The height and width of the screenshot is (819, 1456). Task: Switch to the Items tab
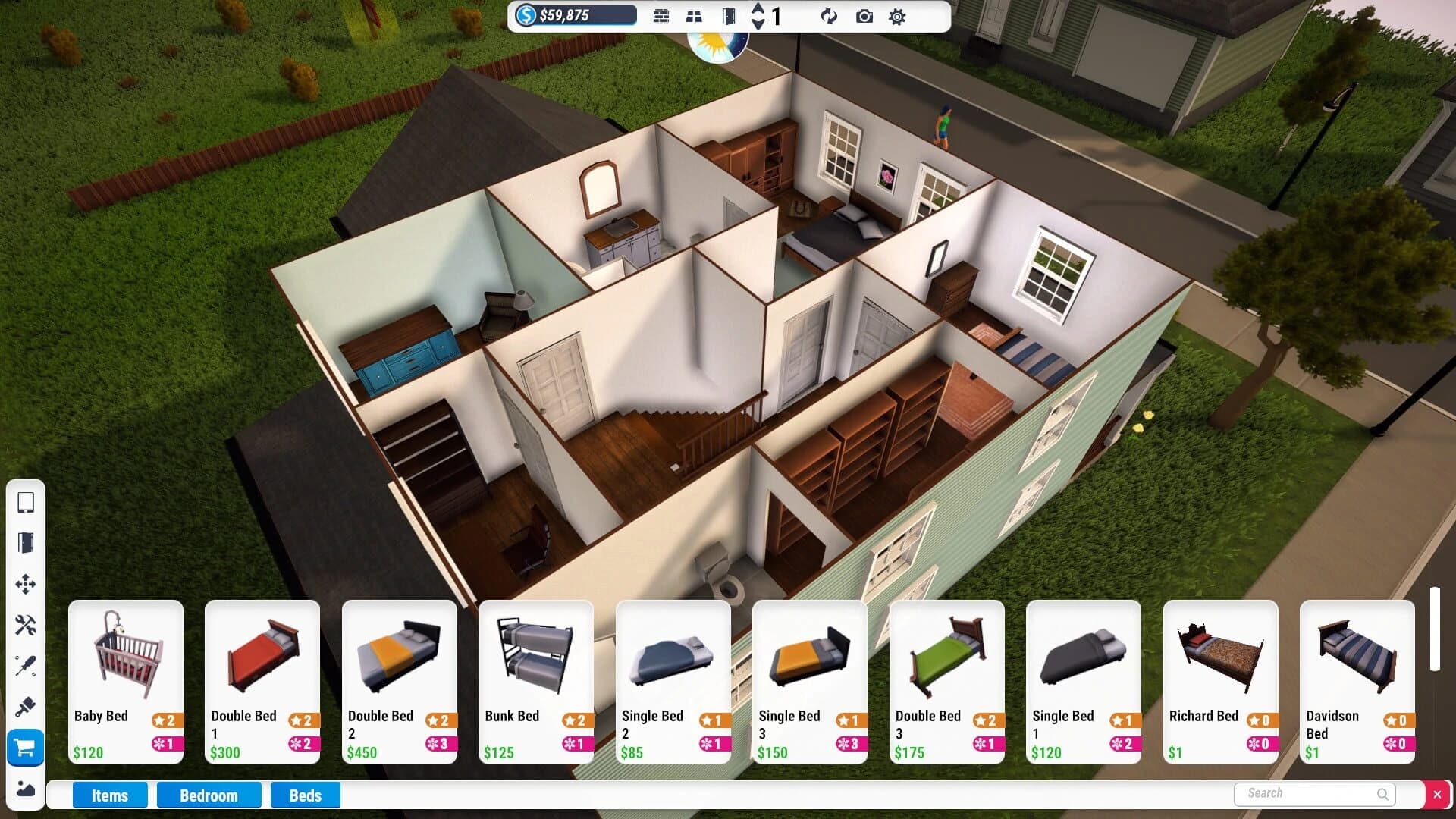point(109,795)
